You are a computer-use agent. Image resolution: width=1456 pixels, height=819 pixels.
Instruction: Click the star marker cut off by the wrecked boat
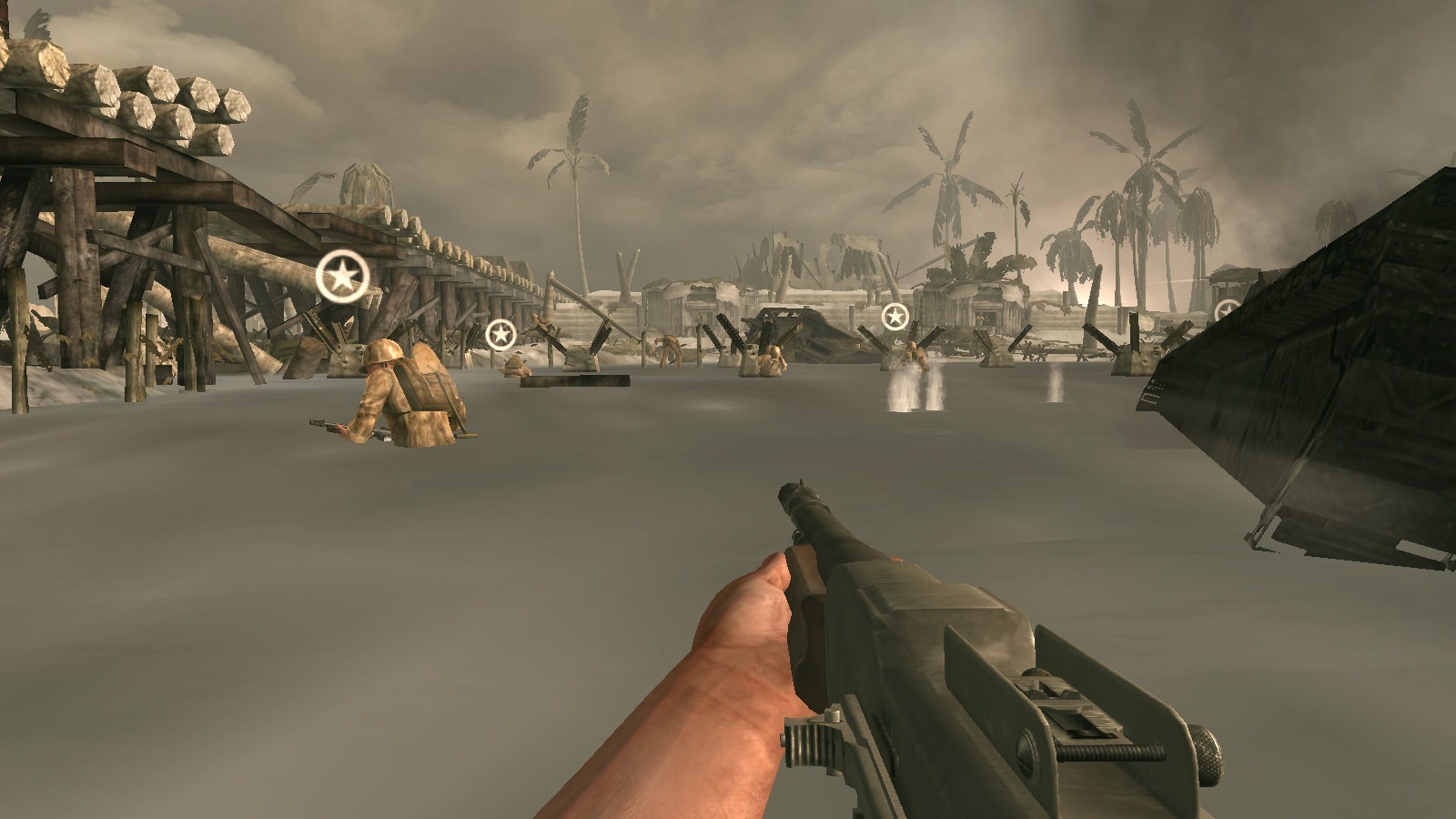tap(1226, 311)
